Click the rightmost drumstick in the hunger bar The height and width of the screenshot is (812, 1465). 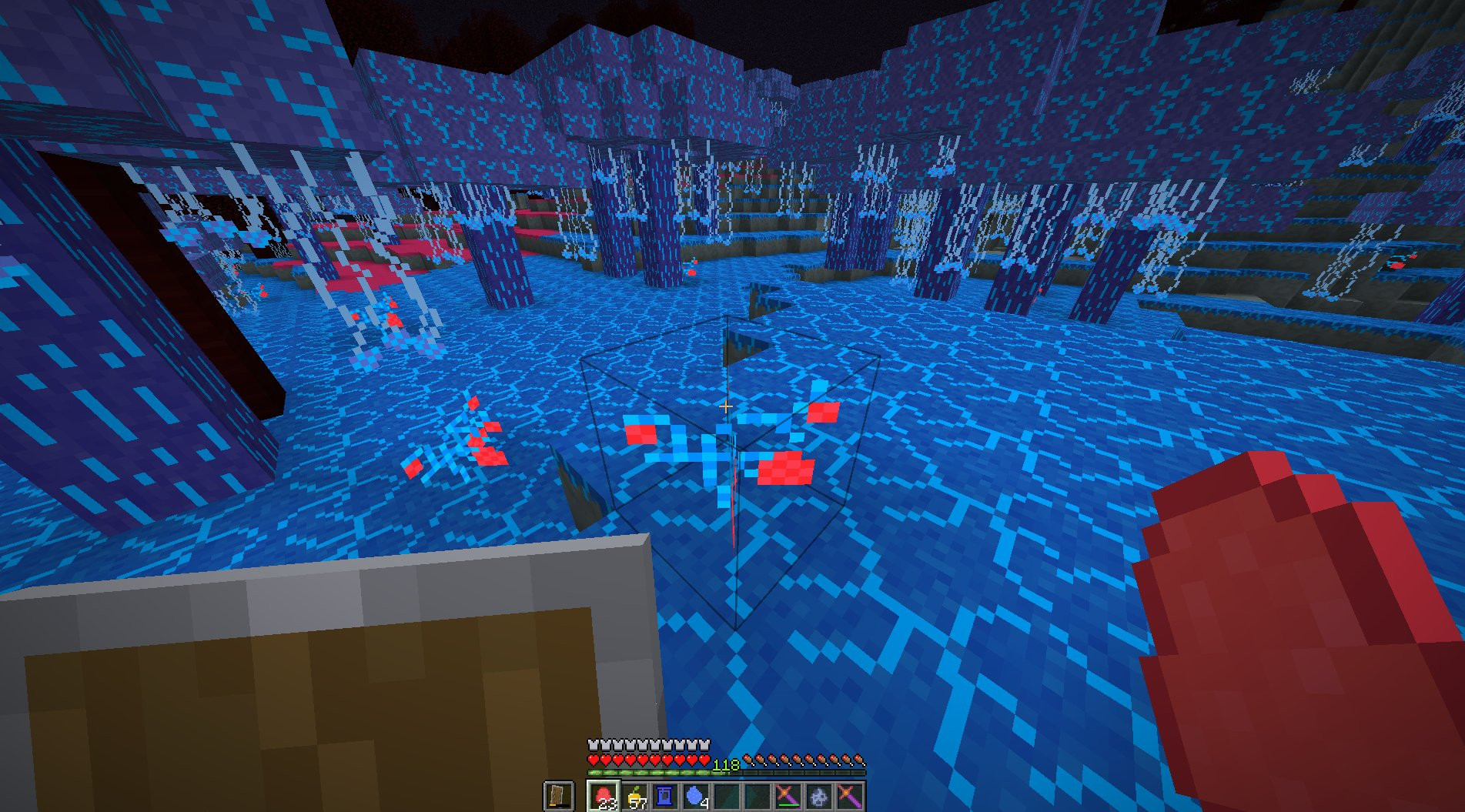pyautogui.click(x=858, y=760)
